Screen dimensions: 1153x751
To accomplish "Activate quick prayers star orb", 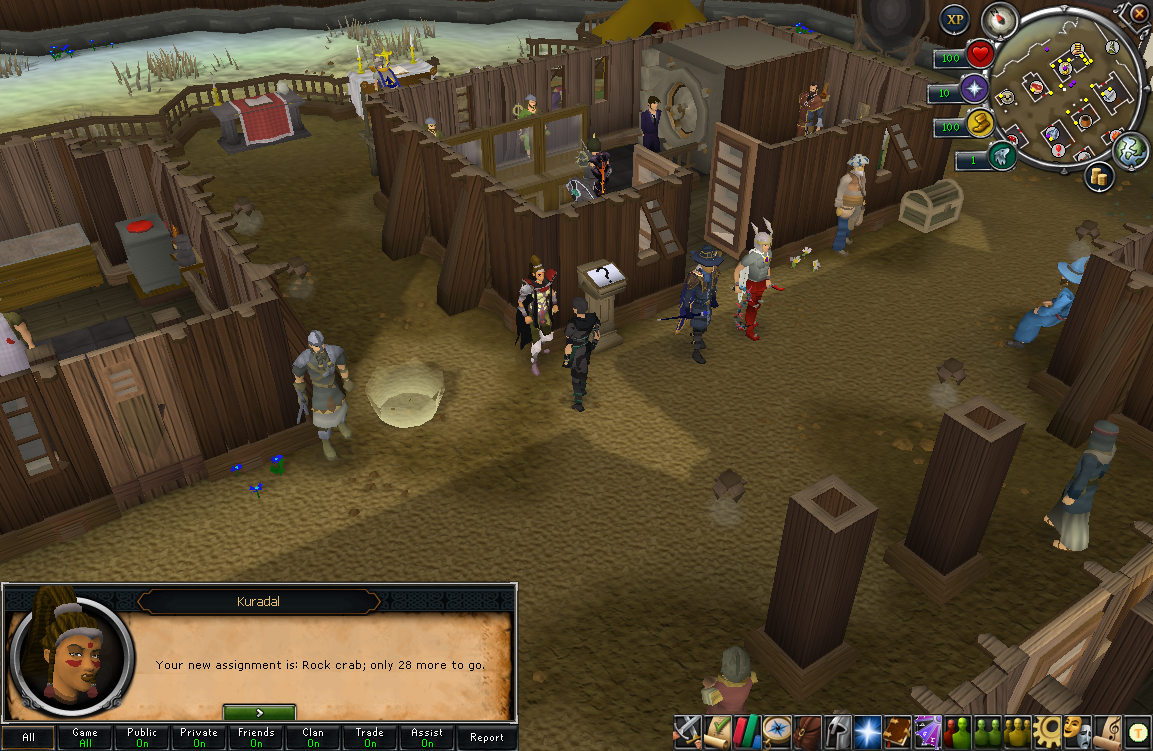I will pos(974,90).
